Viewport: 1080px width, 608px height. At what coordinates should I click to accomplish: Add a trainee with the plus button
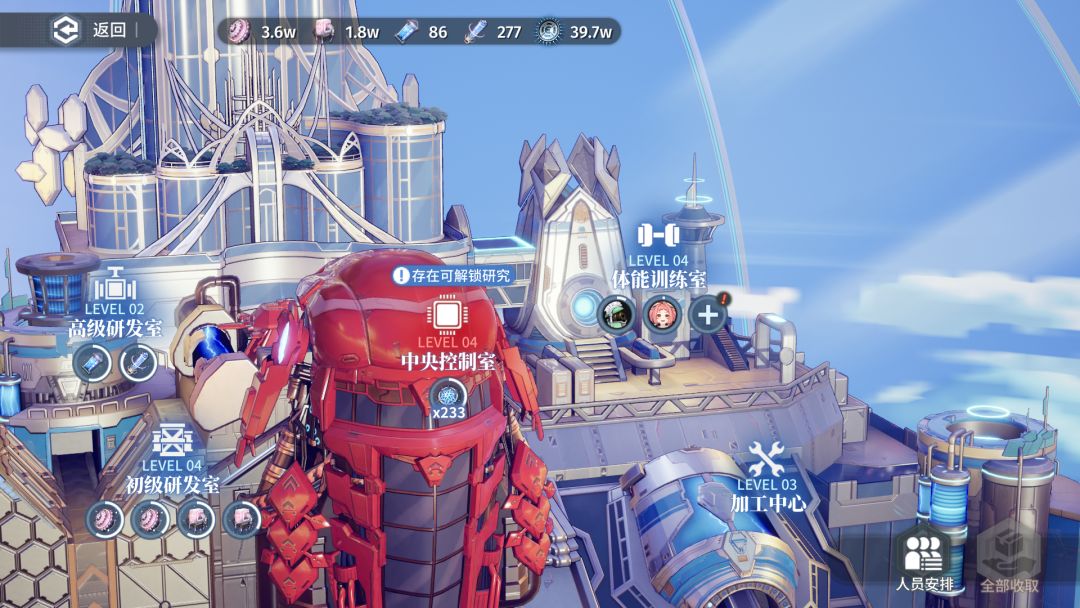(x=707, y=314)
